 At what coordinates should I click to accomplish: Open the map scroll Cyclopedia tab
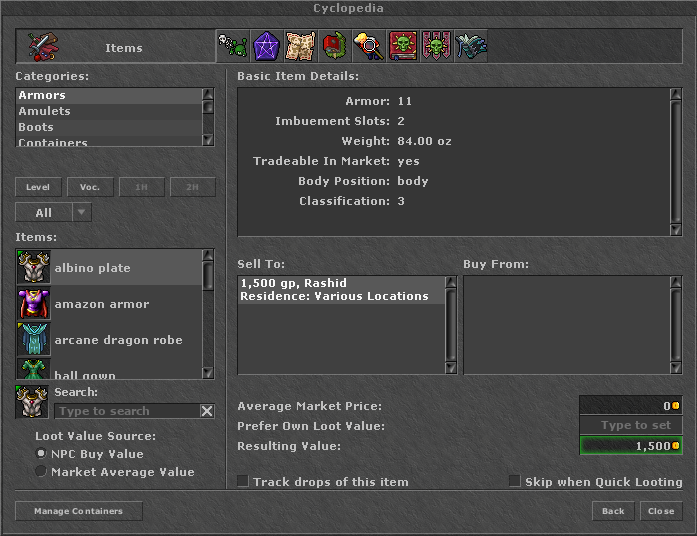point(300,46)
